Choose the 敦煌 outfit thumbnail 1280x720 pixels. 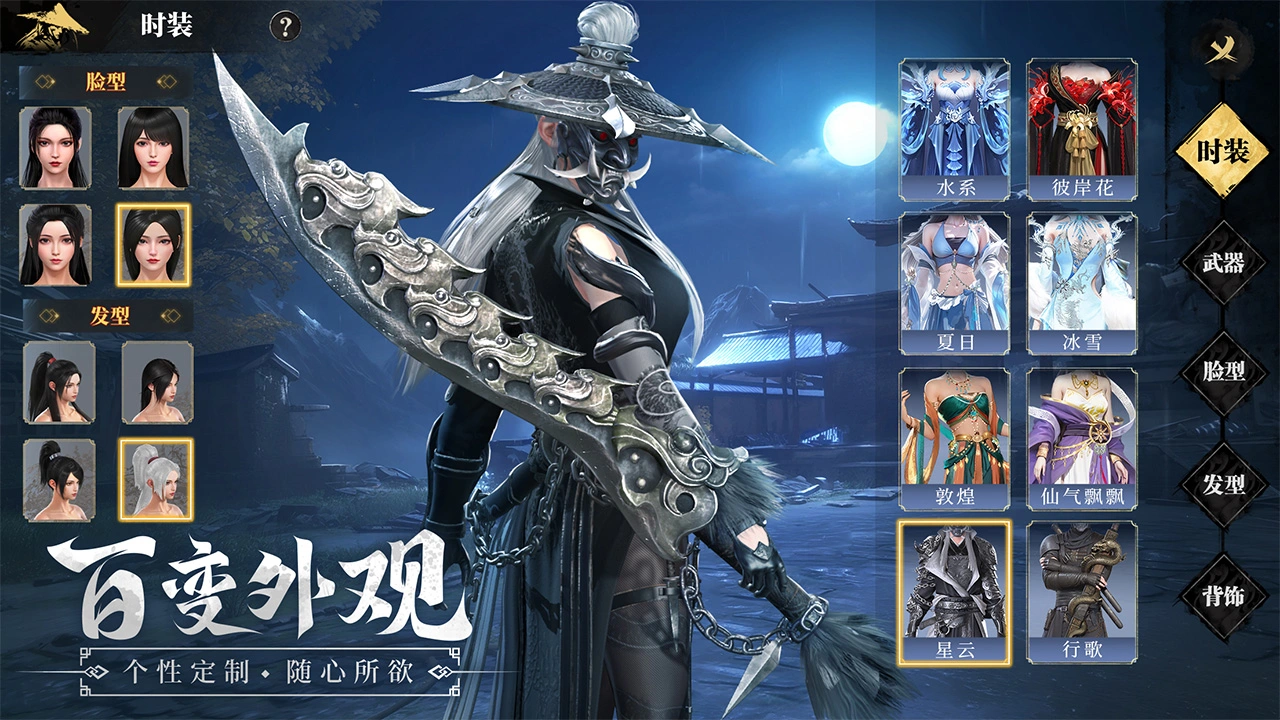tap(954, 439)
